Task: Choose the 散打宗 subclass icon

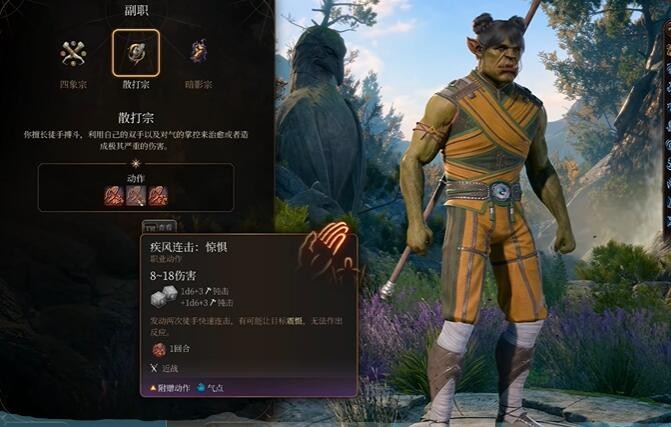Action: pos(135,52)
